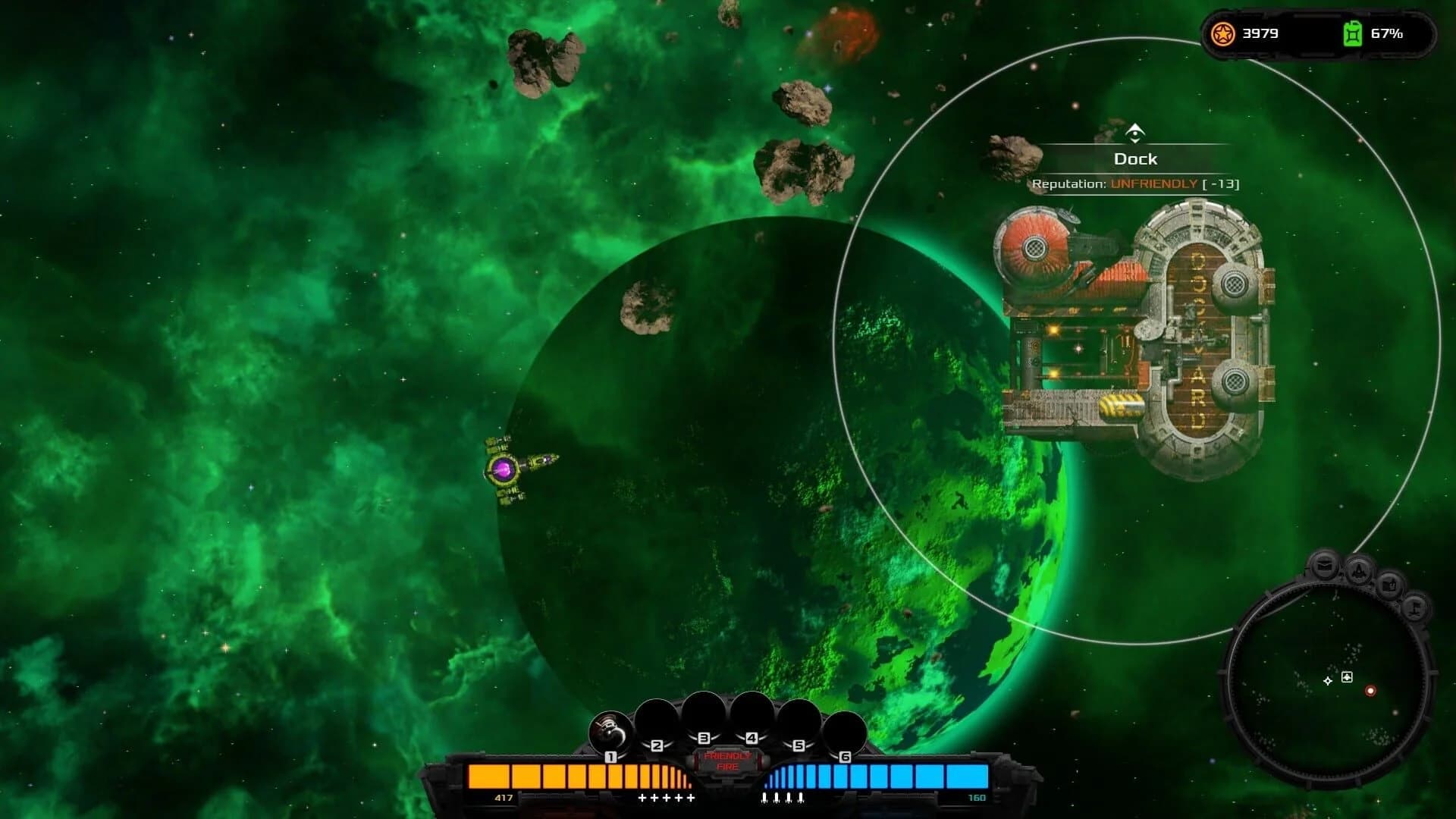Open the journal icon beside the minimap
The width and height of the screenshot is (1456, 819).
click(1390, 585)
